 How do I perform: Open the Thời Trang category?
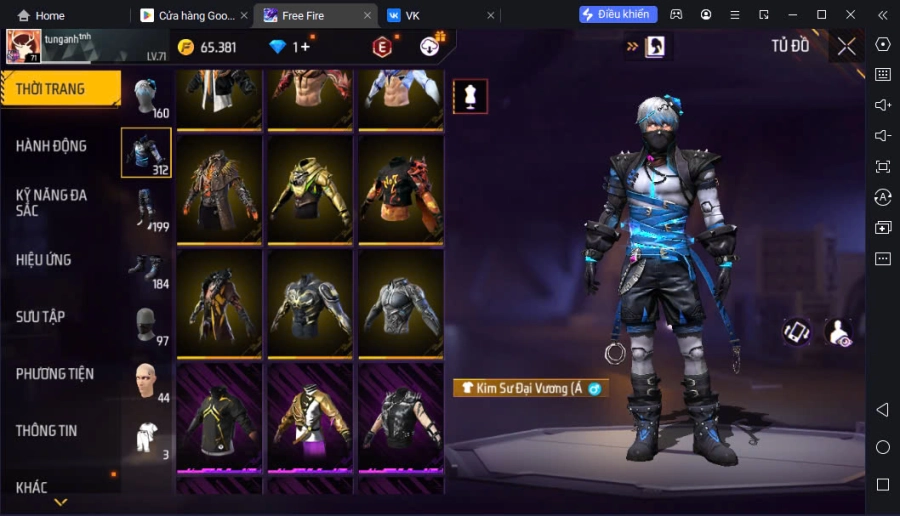coord(60,89)
